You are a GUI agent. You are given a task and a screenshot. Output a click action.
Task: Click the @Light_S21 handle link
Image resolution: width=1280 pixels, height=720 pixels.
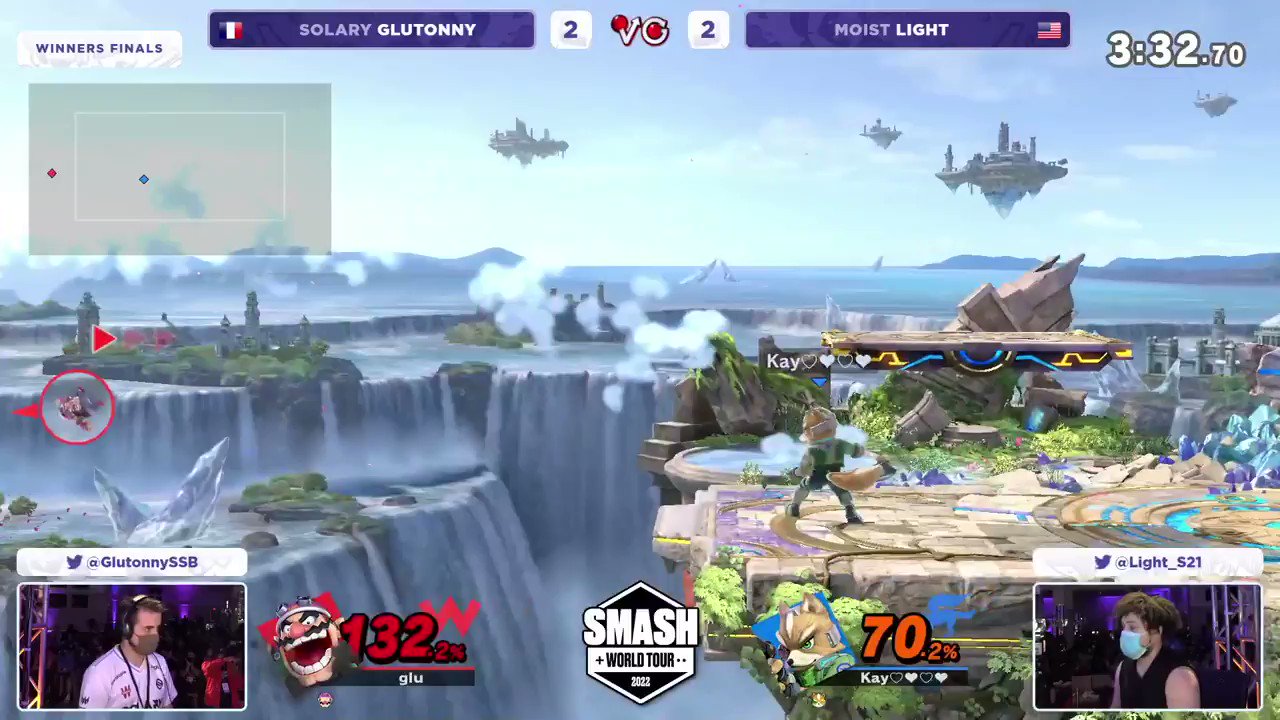click(x=1160, y=562)
